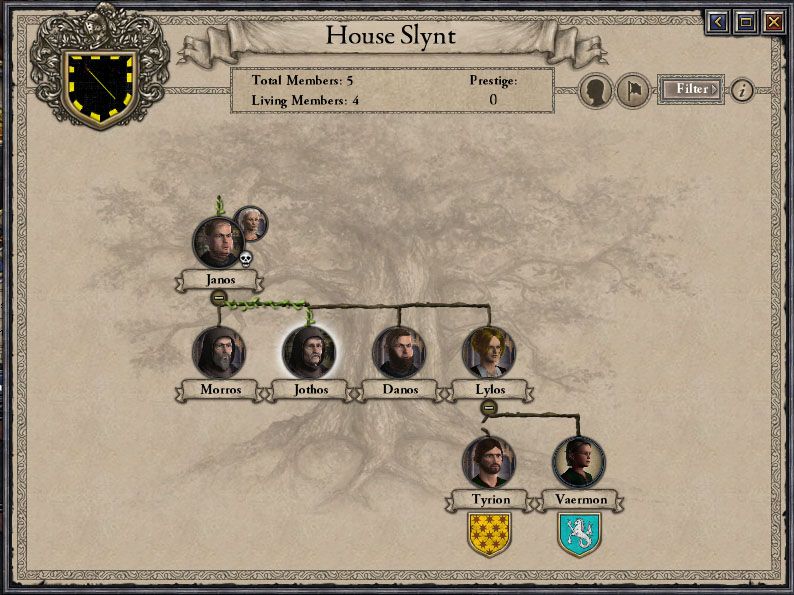794x595 pixels.
Task: Open the Filter options
Action: pos(691,89)
